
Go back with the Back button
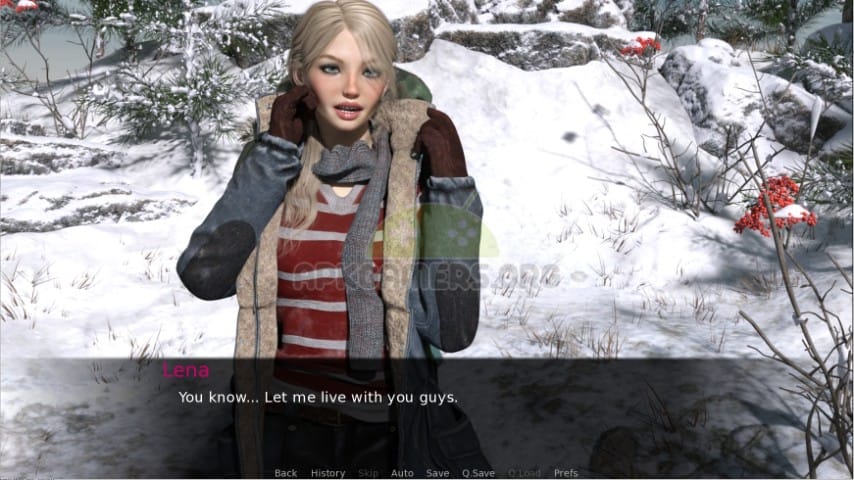[x=285, y=473]
